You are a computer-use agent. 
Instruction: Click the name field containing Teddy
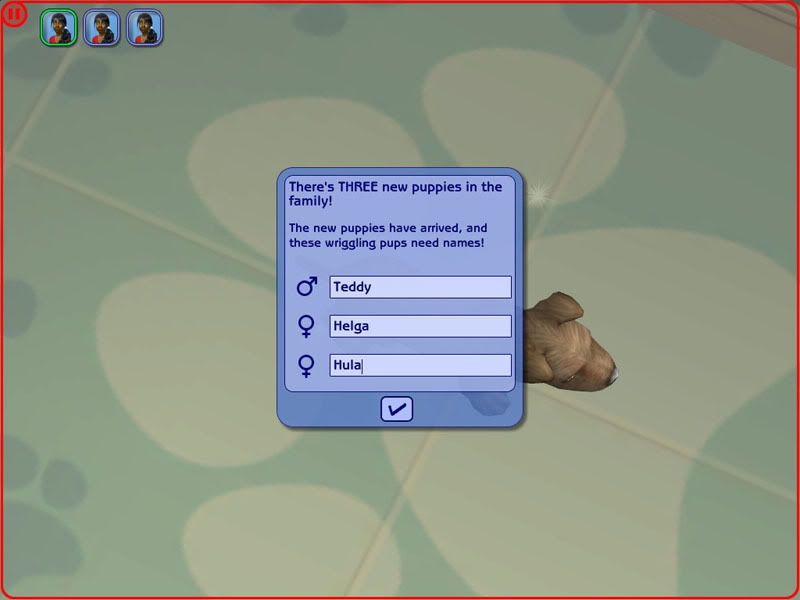(420, 287)
